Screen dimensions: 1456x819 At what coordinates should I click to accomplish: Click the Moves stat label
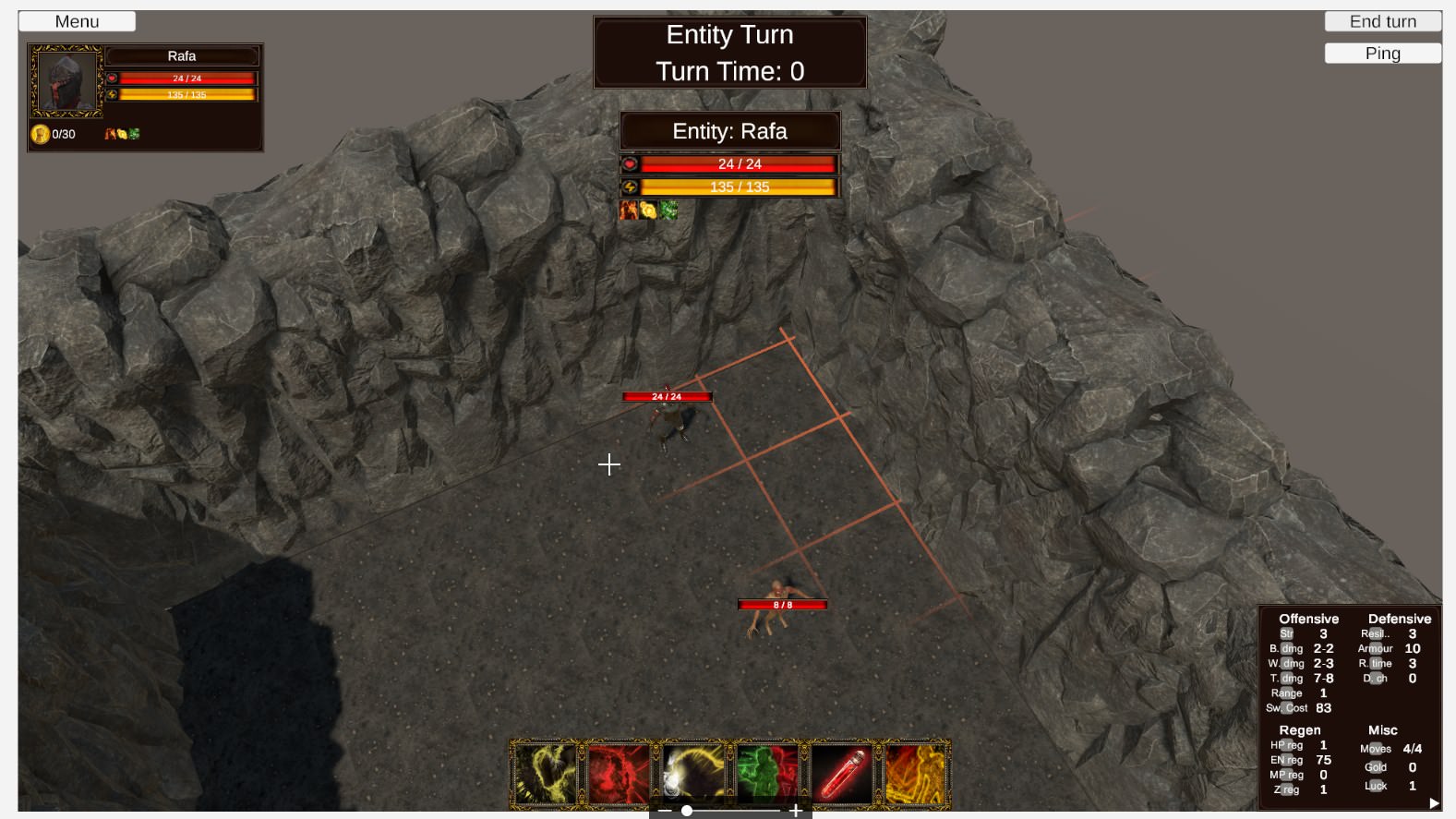pos(1375,749)
